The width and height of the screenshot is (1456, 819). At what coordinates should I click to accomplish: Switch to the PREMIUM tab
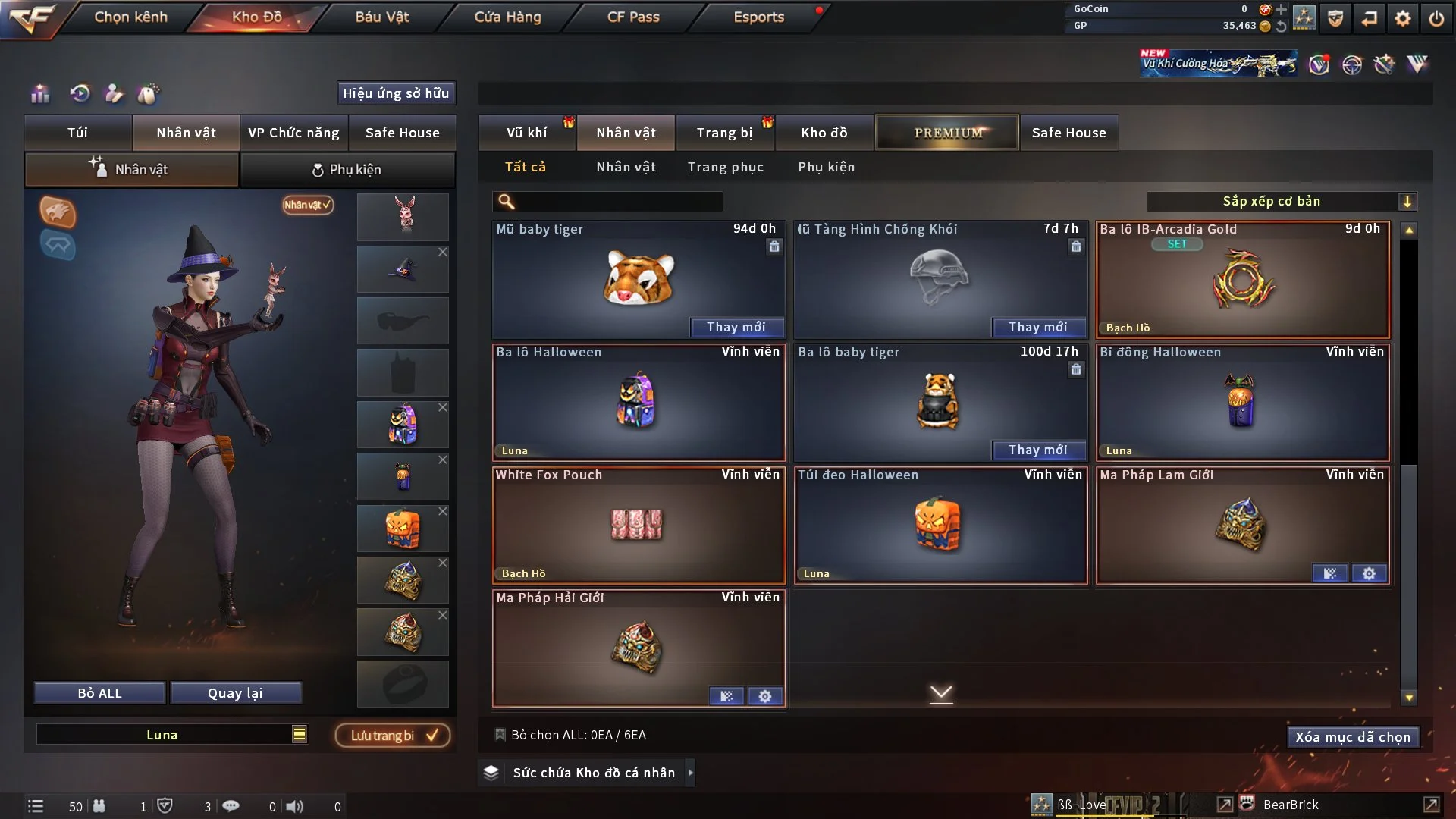[947, 133]
